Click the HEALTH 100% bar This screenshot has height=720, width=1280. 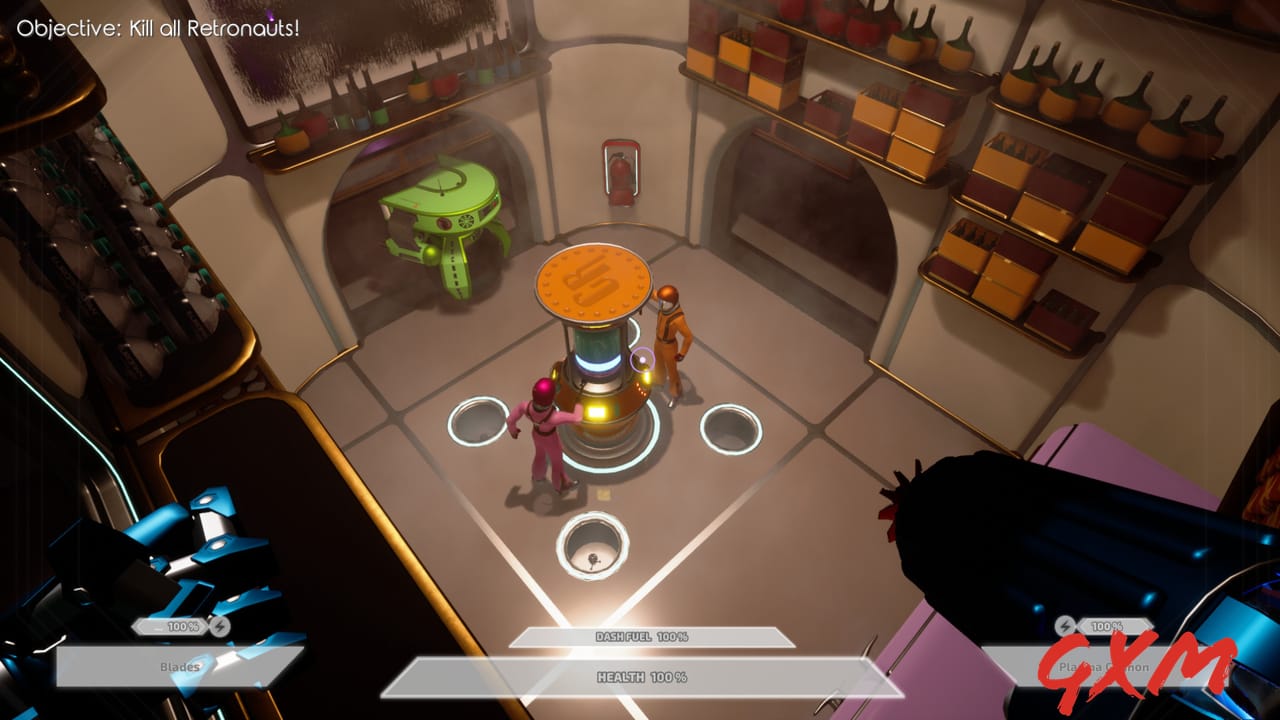(x=640, y=676)
